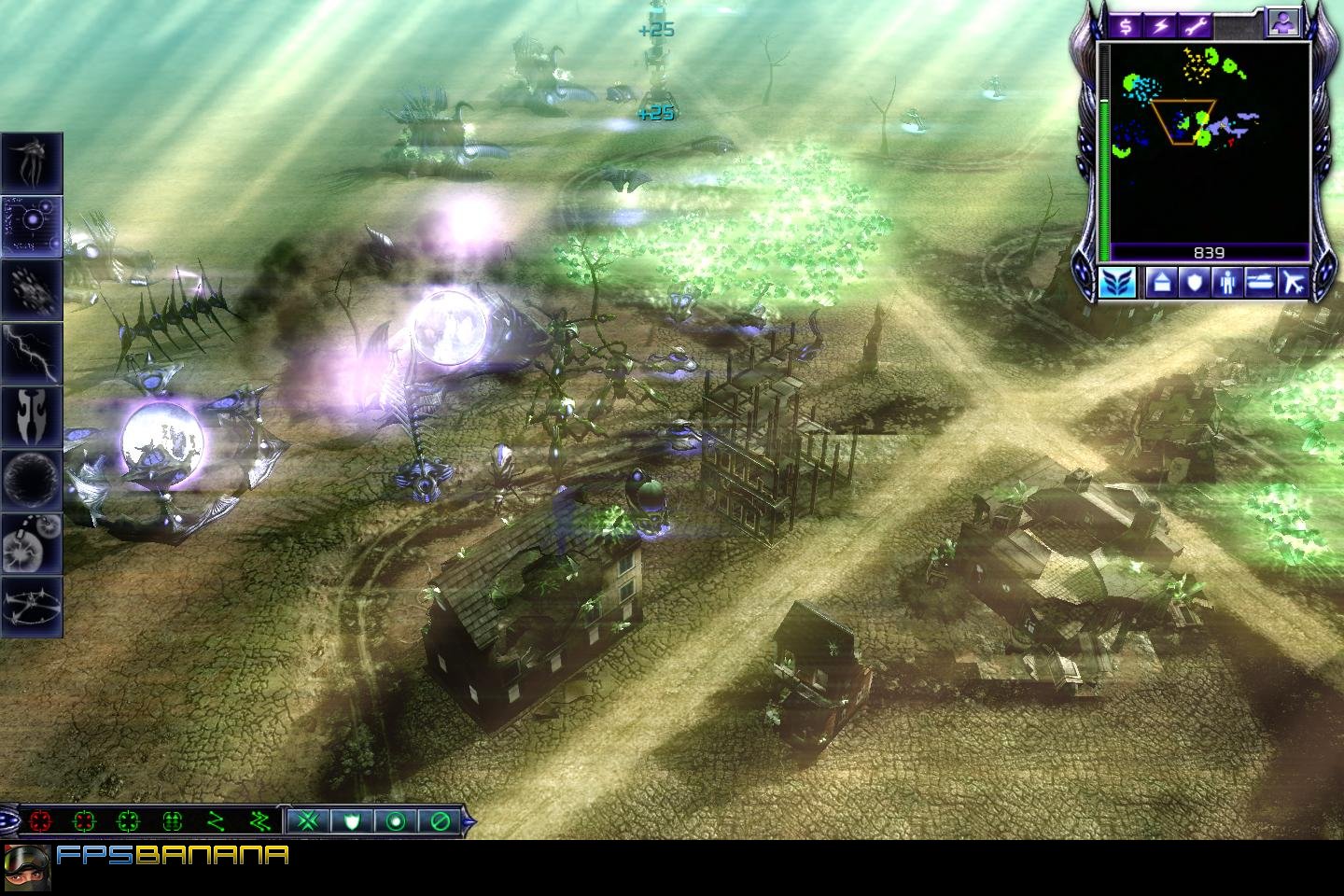Enable aggressive stance with red crosshair button

pyautogui.click(x=40, y=819)
